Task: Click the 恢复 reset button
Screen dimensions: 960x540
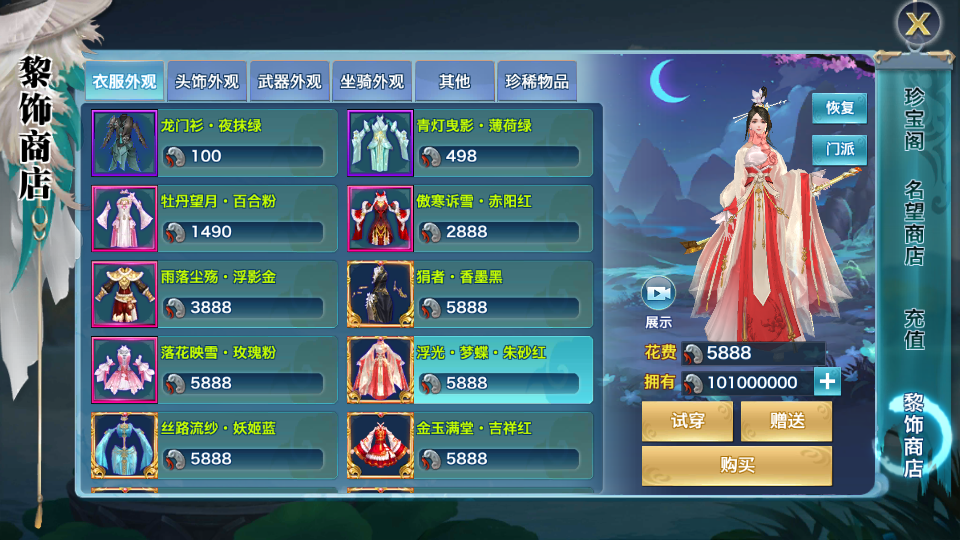Action: tap(839, 108)
